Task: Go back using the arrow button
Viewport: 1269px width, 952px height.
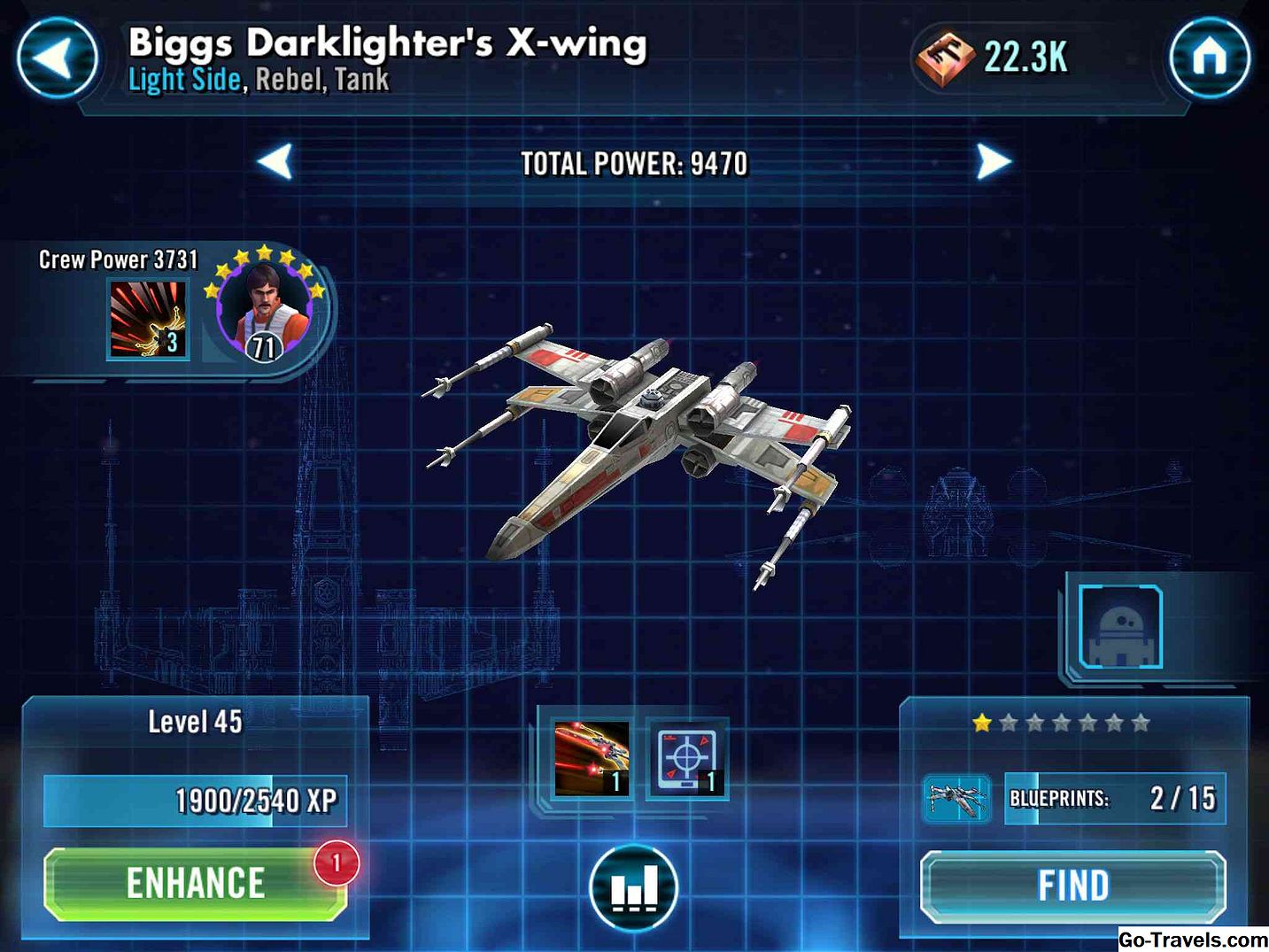Action: tap(57, 58)
